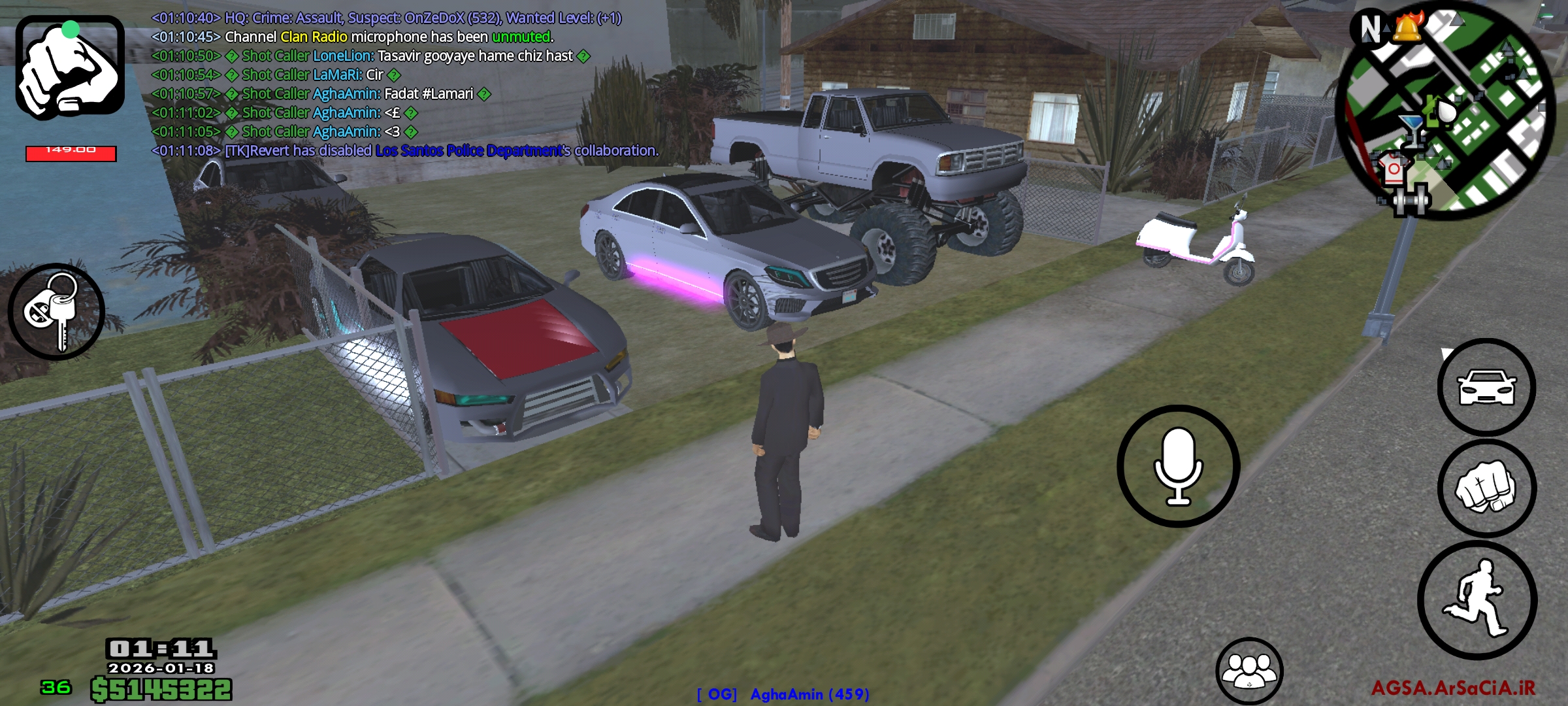
Task: Activate the microphone voice chat button
Action: point(1178,466)
